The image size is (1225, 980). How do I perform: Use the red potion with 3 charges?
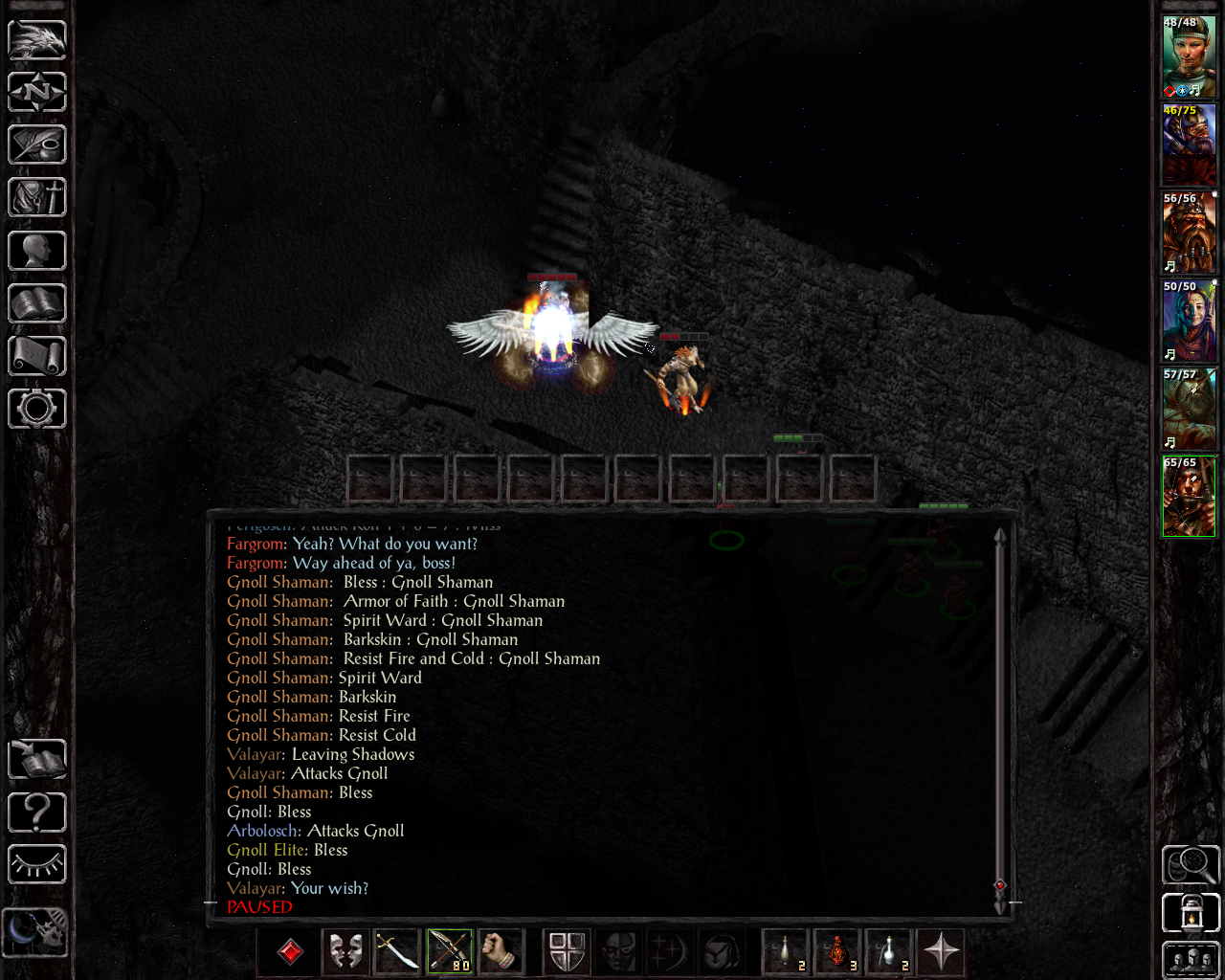coord(837,952)
